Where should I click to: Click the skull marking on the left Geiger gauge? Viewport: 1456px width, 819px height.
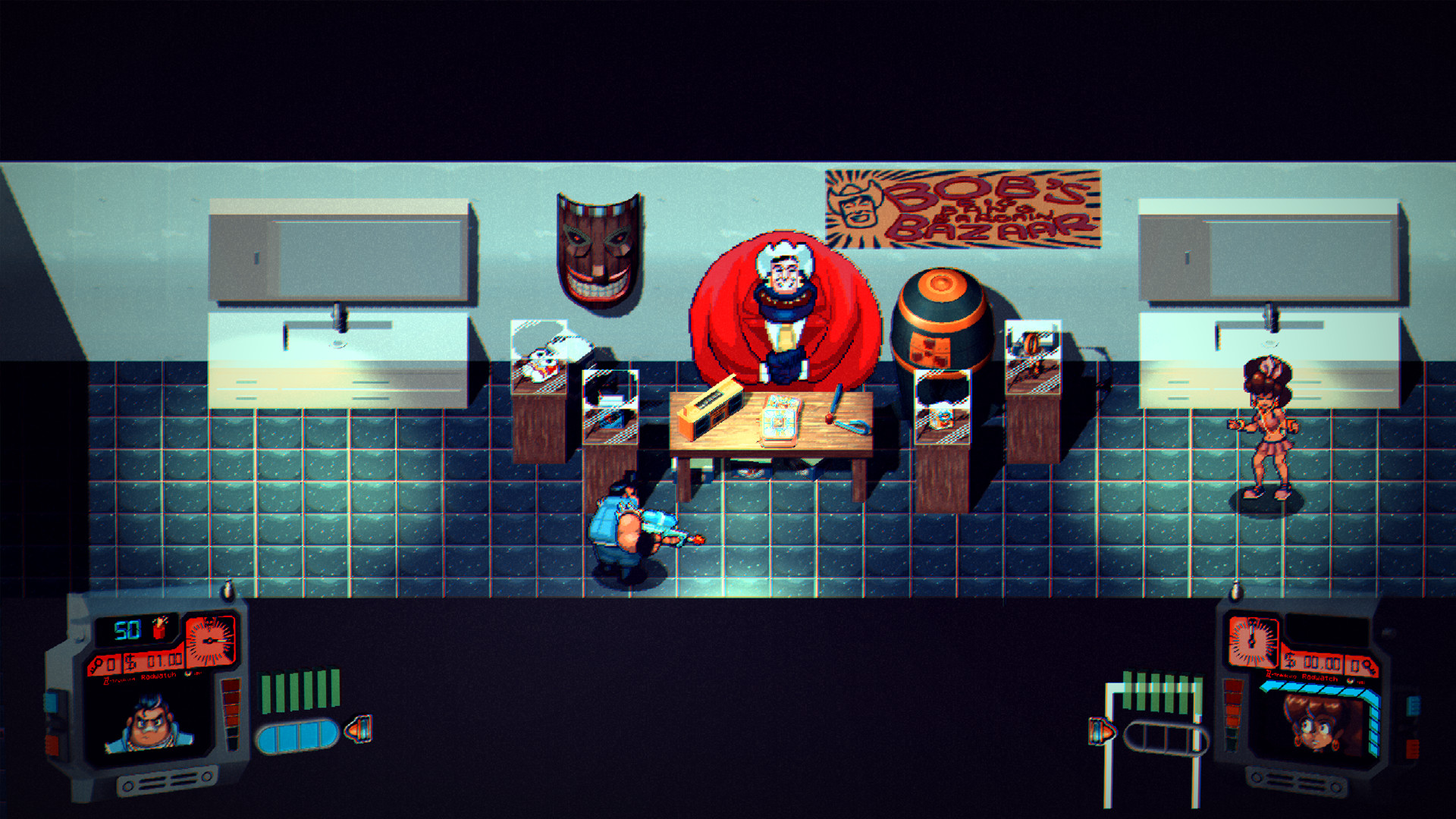coord(209,621)
